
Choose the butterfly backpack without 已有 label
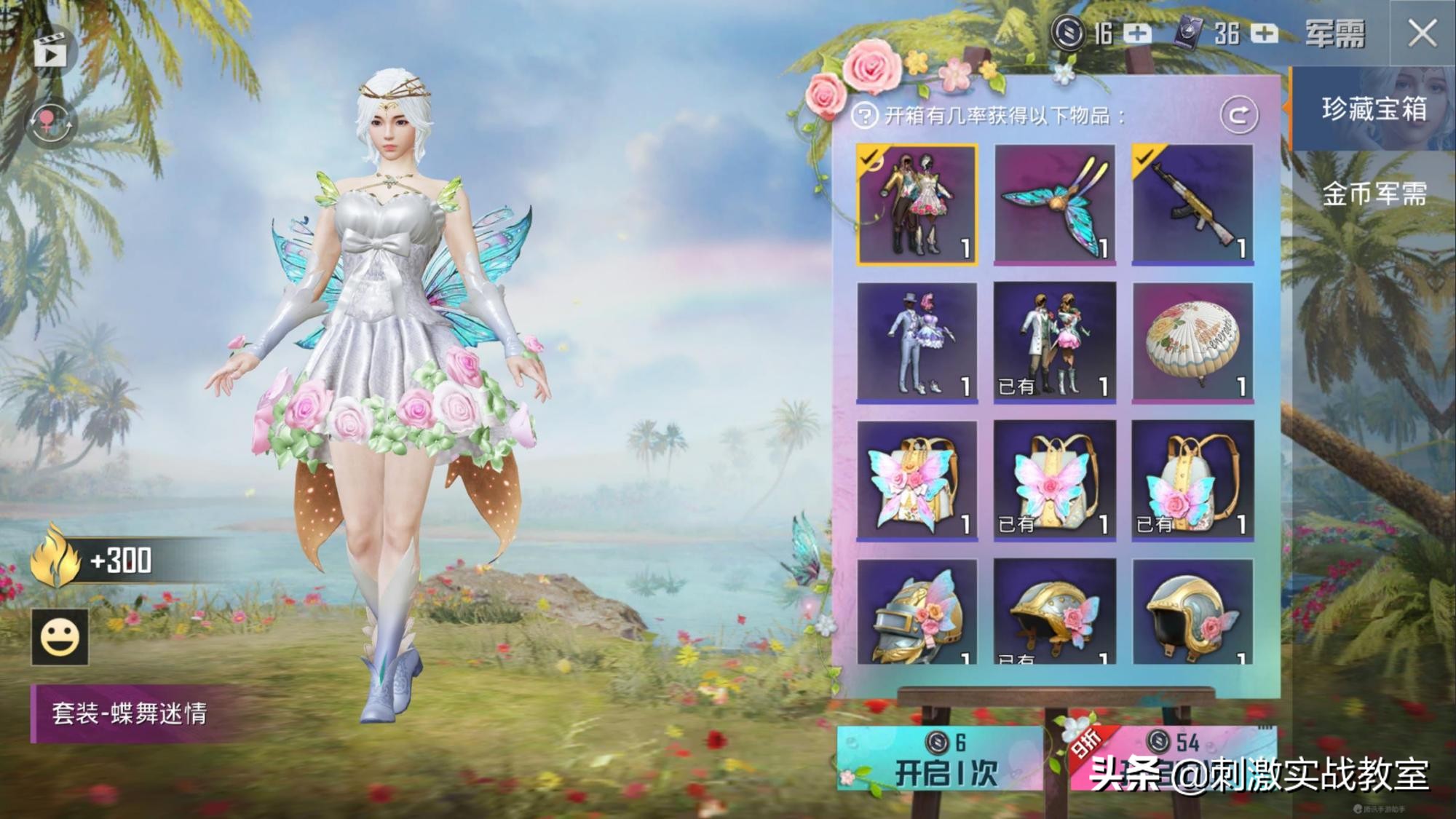(917, 480)
